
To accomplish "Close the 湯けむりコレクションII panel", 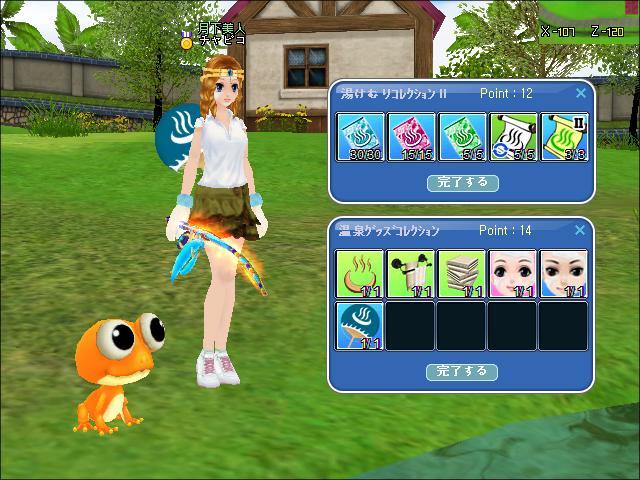I will pyautogui.click(x=581, y=94).
